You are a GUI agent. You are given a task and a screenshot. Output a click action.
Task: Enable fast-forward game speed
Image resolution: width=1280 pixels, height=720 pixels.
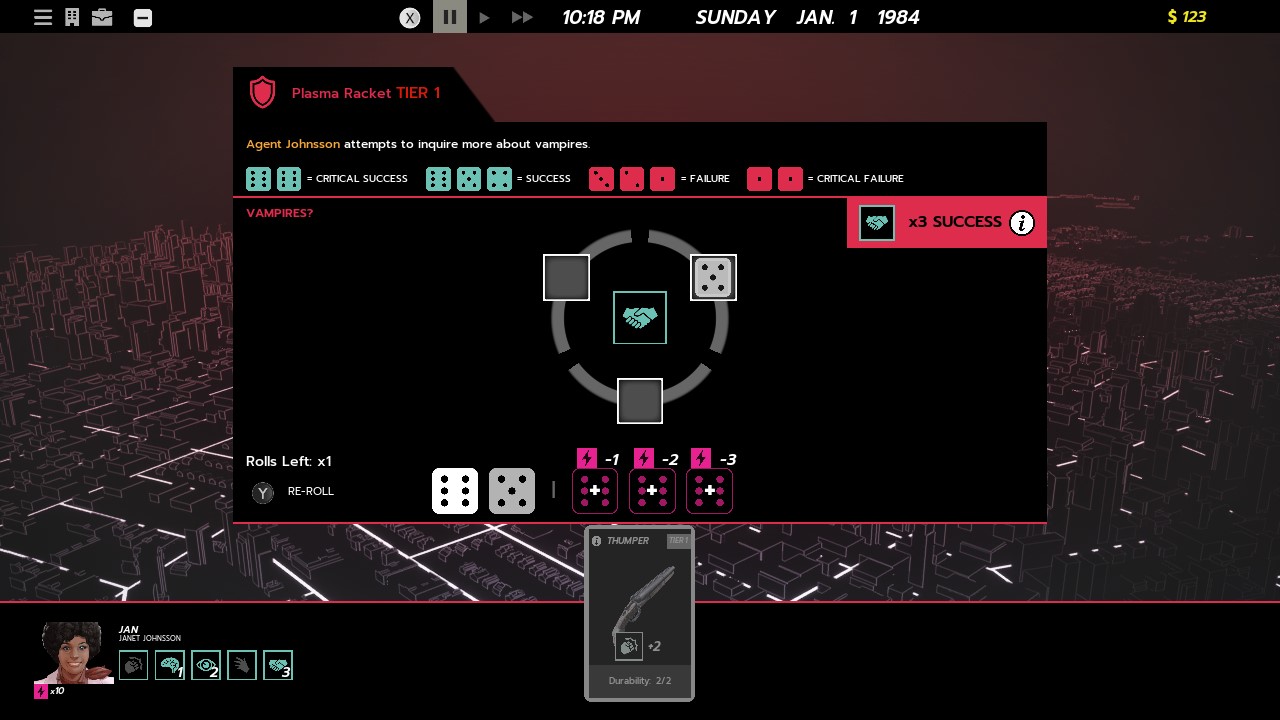(x=521, y=17)
